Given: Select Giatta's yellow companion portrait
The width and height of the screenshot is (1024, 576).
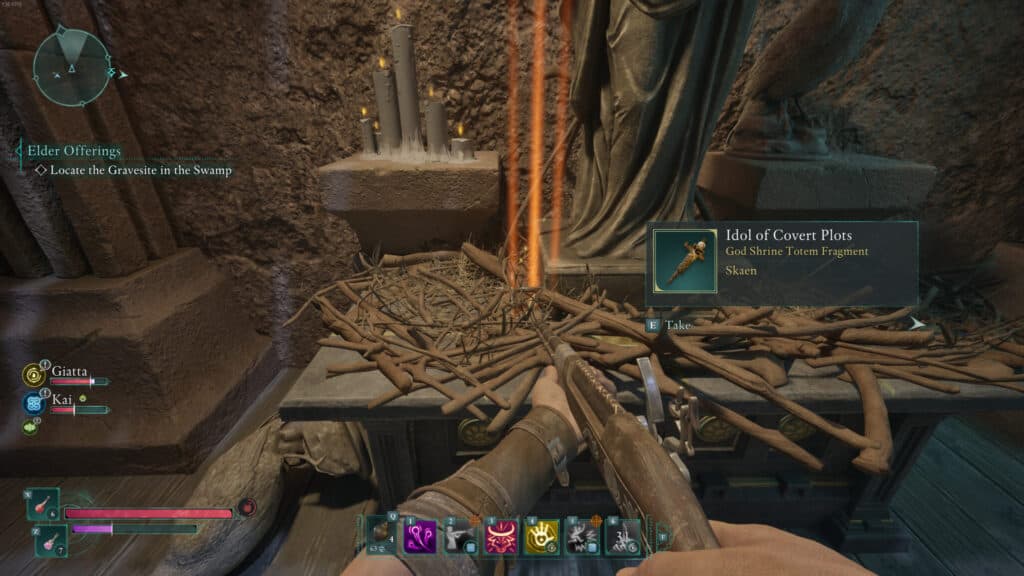Looking at the screenshot, I should point(32,375).
